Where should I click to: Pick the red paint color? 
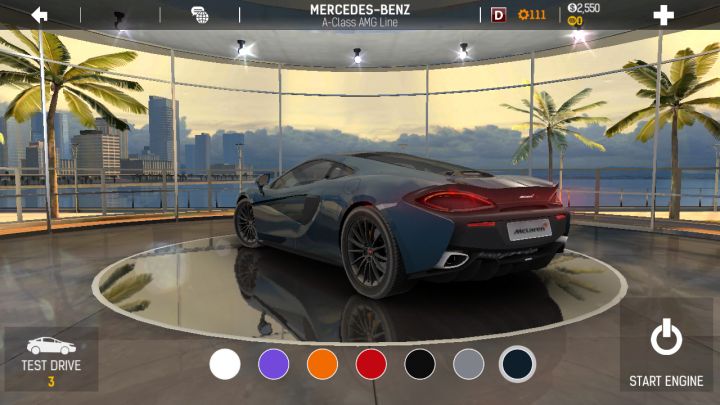(371, 364)
